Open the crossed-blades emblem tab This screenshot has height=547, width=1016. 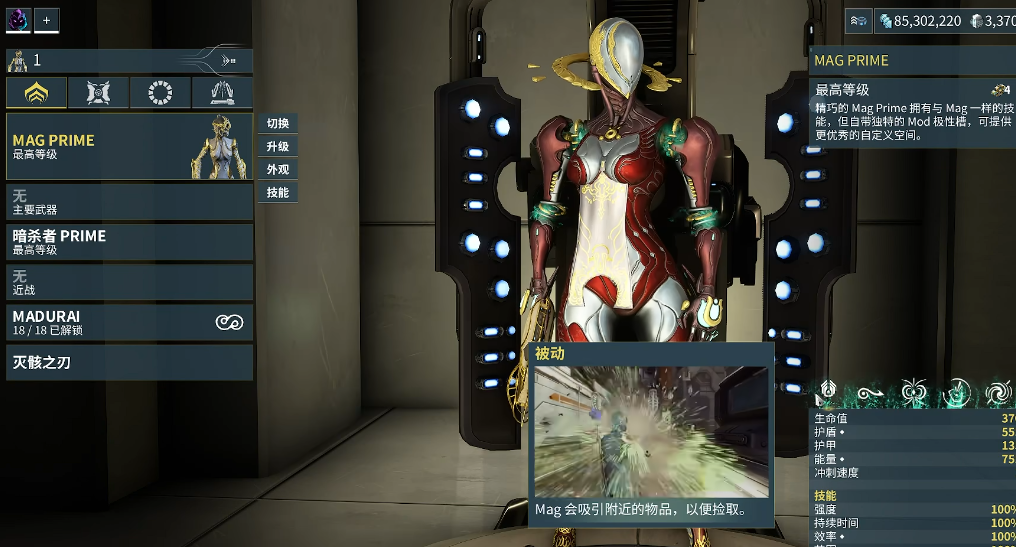click(99, 93)
